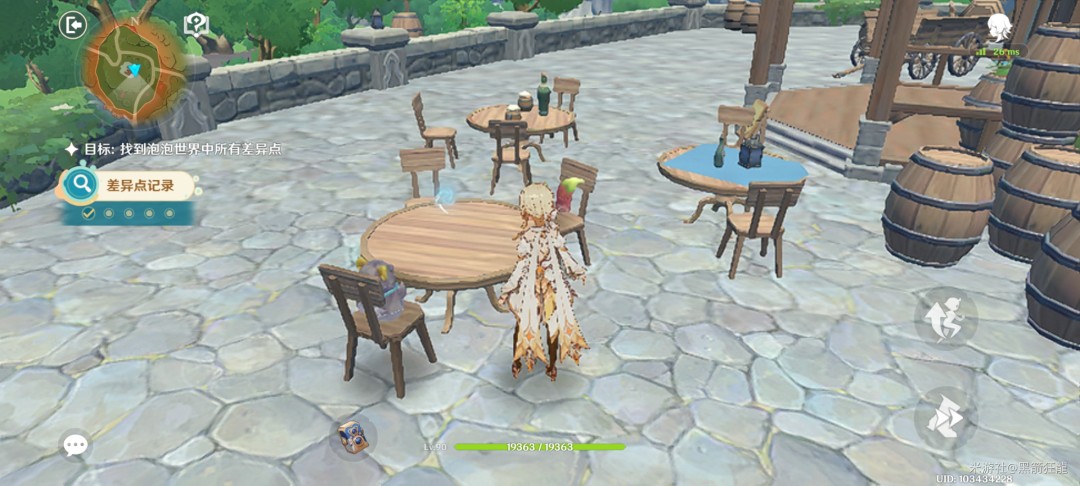
Task: Open the 差异点记录 difference log
Action: click(x=130, y=185)
